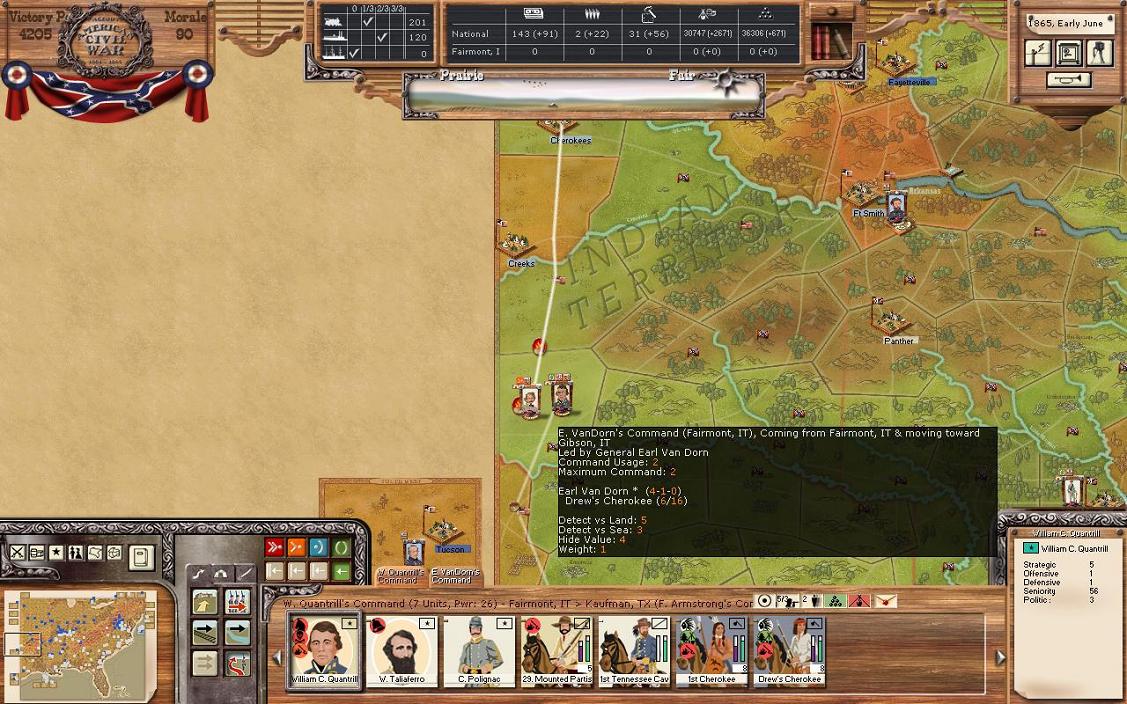Pick the 1st Tennessee Cav unit card
Viewport: 1127px width, 704px height.
tap(634, 649)
